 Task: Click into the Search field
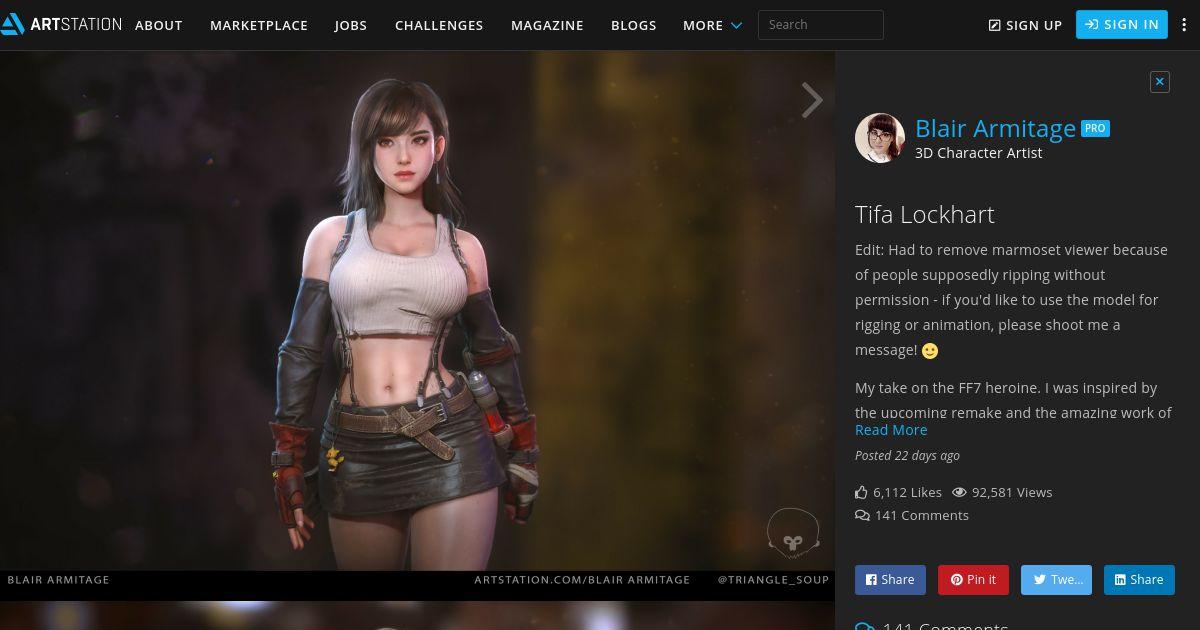click(820, 25)
